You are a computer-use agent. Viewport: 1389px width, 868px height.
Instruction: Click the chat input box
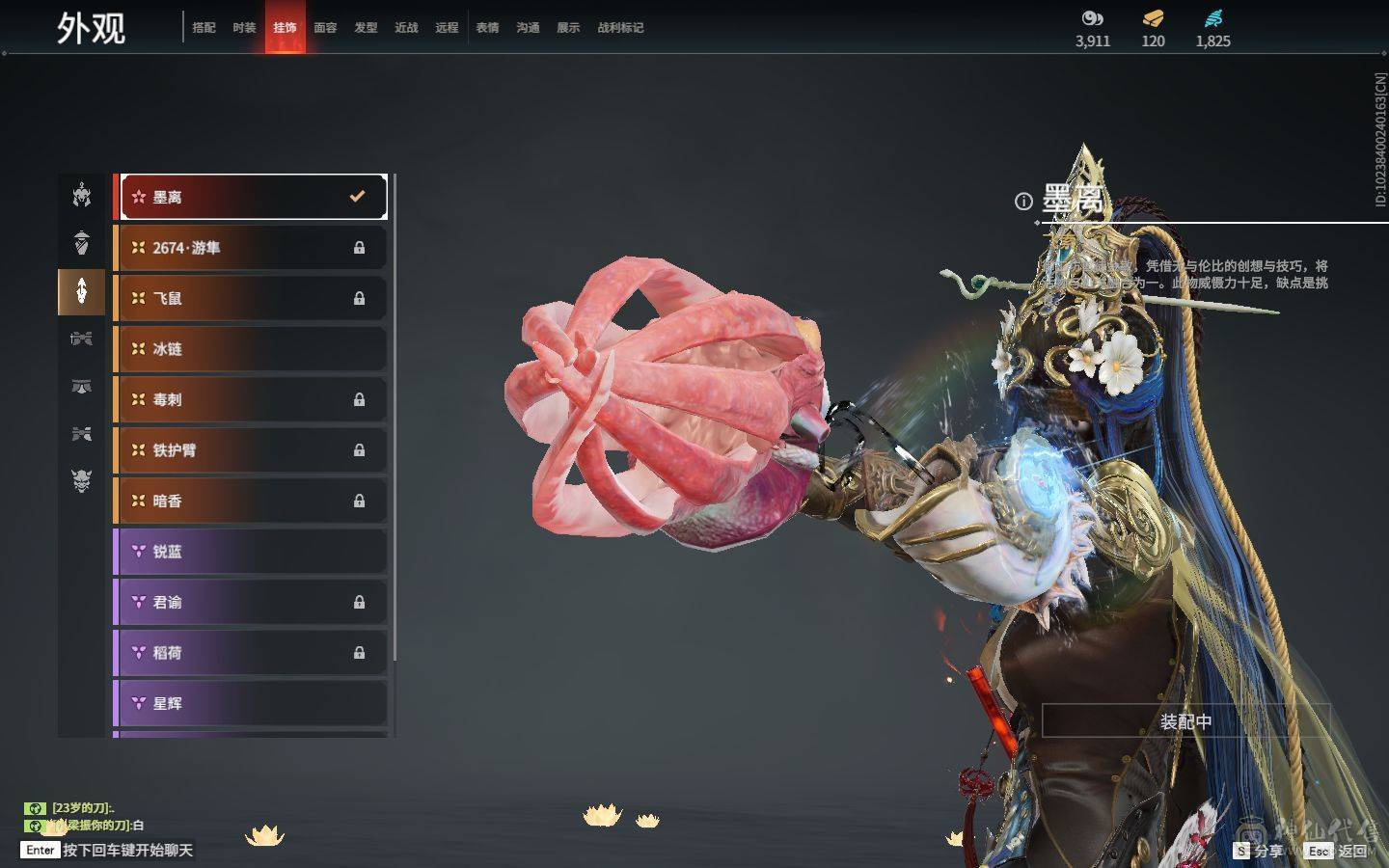tap(127, 850)
